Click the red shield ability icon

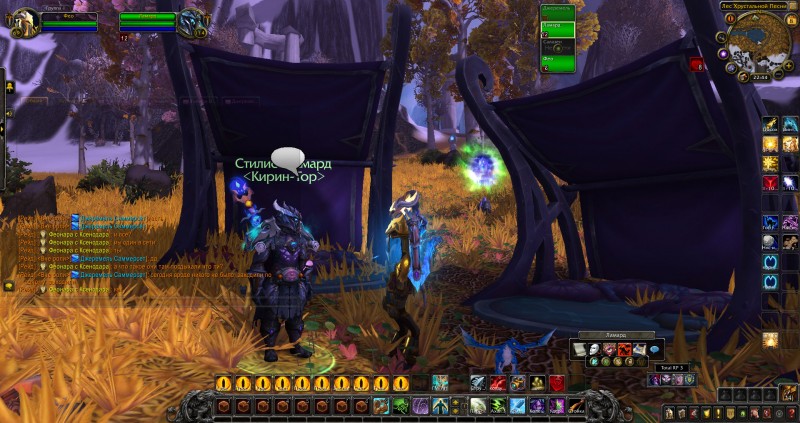click(x=558, y=383)
